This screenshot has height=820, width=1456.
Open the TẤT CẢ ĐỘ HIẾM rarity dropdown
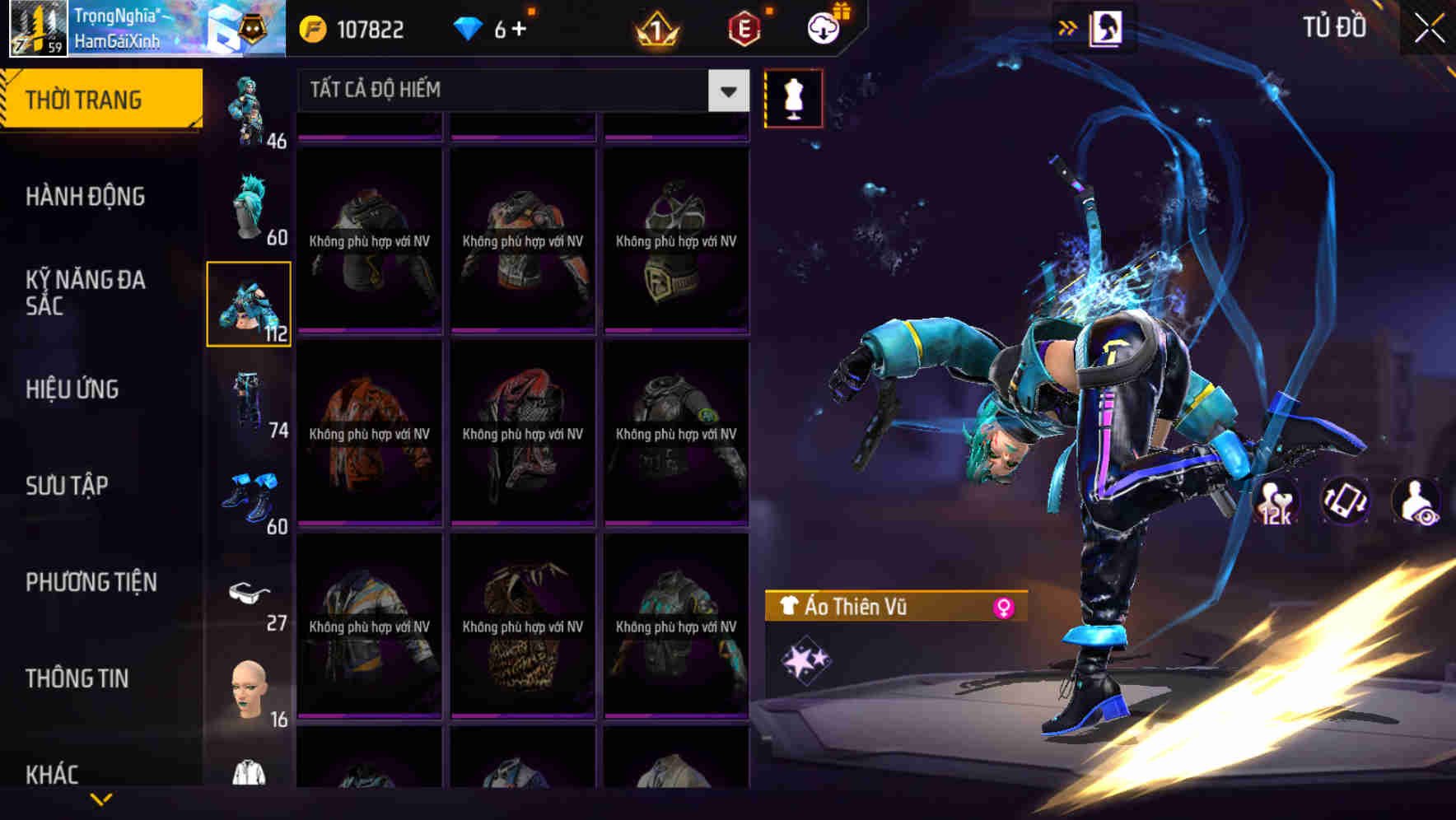pos(519,91)
